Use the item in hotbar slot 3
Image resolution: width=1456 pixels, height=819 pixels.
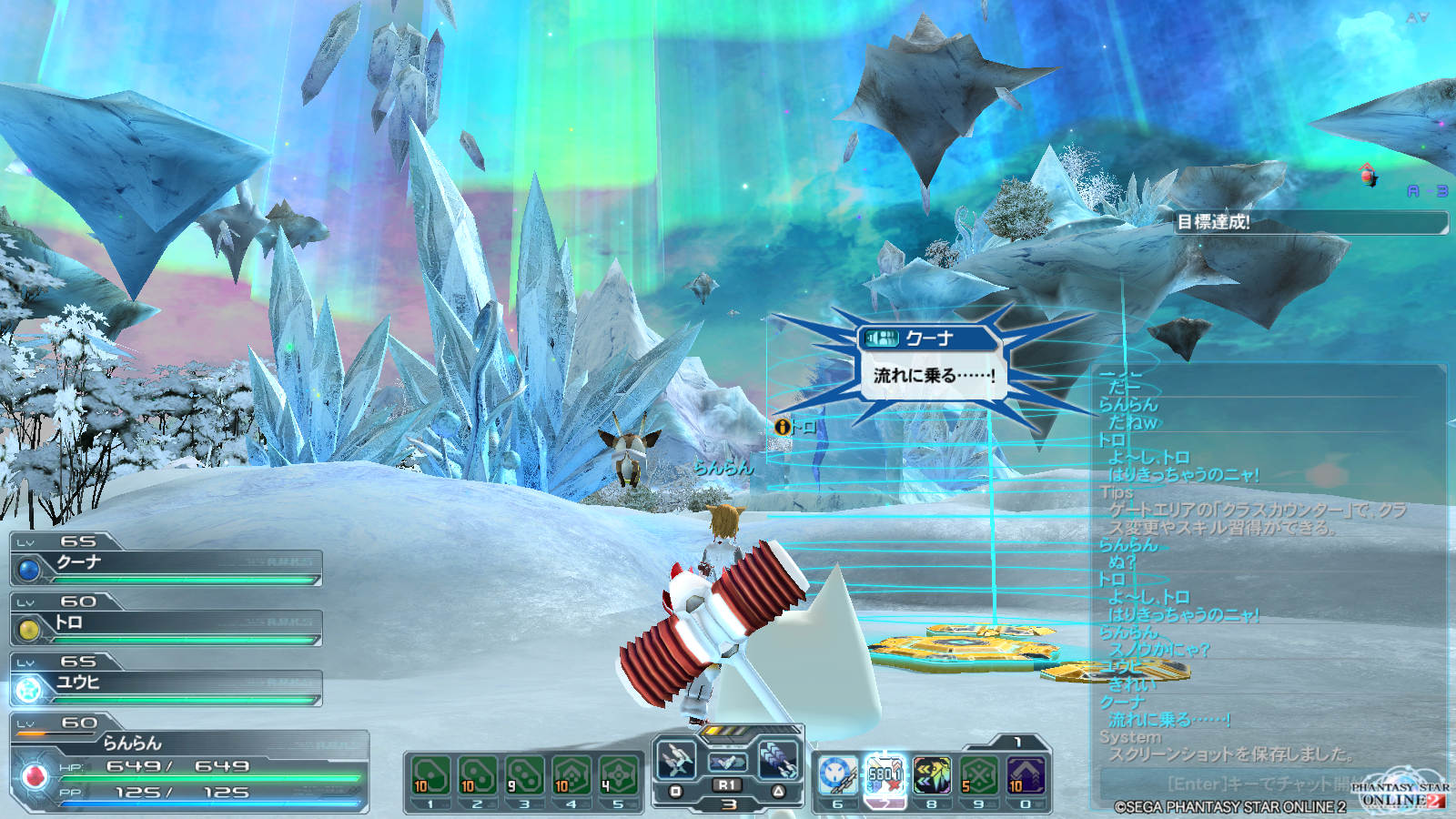pyautogui.click(x=525, y=776)
